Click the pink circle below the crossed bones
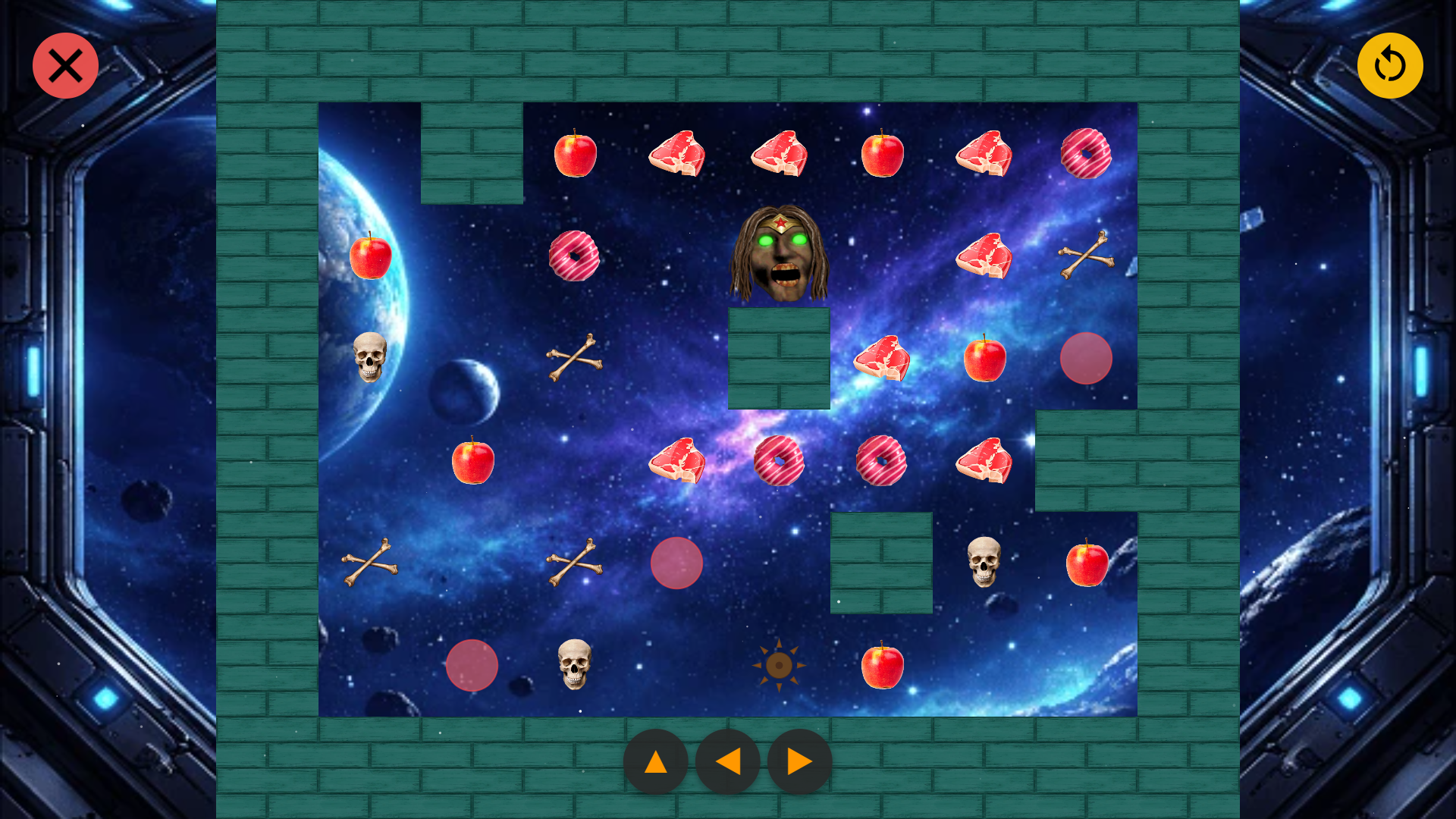The width and height of the screenshot is (1456, 819). coord(677,563)
